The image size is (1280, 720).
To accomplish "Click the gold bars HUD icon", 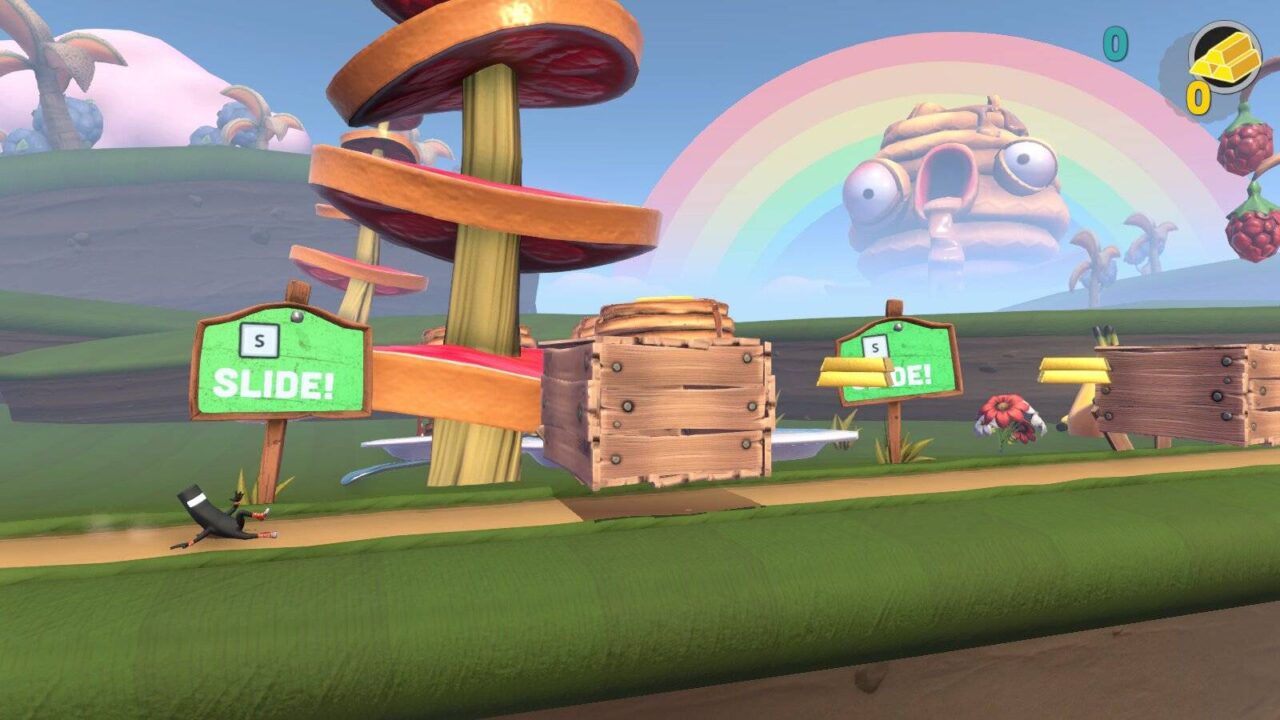I will pos(1225,58).
